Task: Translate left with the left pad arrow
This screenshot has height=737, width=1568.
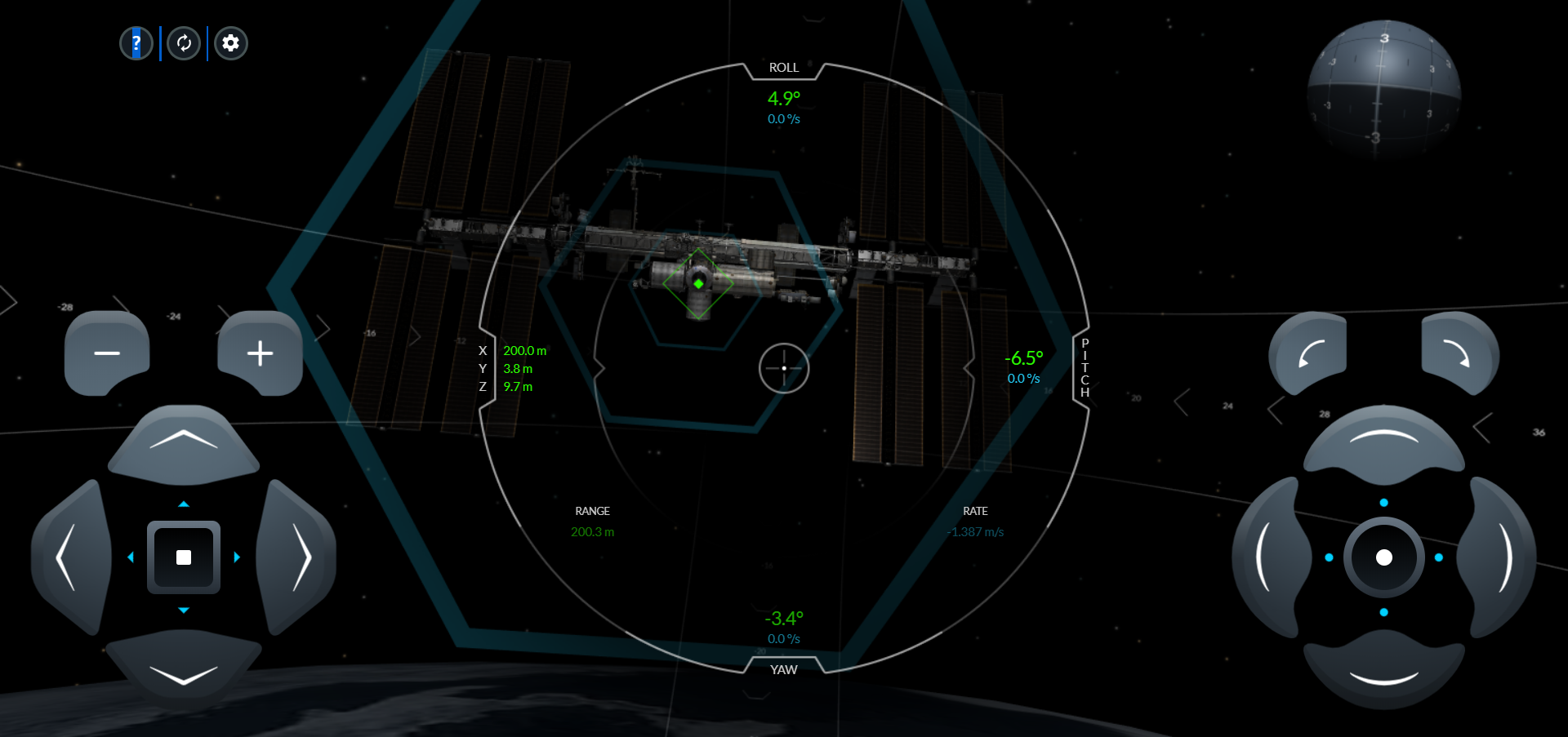Action: click(70, 557)
